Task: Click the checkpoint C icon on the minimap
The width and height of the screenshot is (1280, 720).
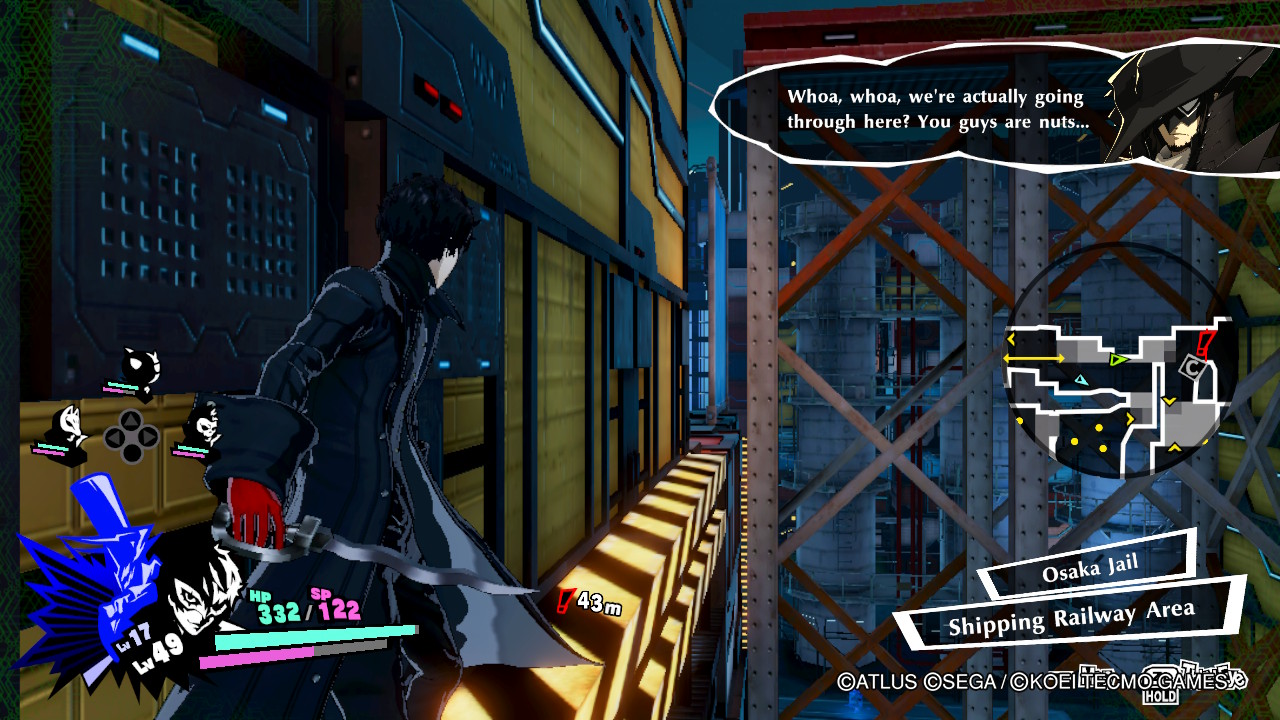Action: 1191,366
